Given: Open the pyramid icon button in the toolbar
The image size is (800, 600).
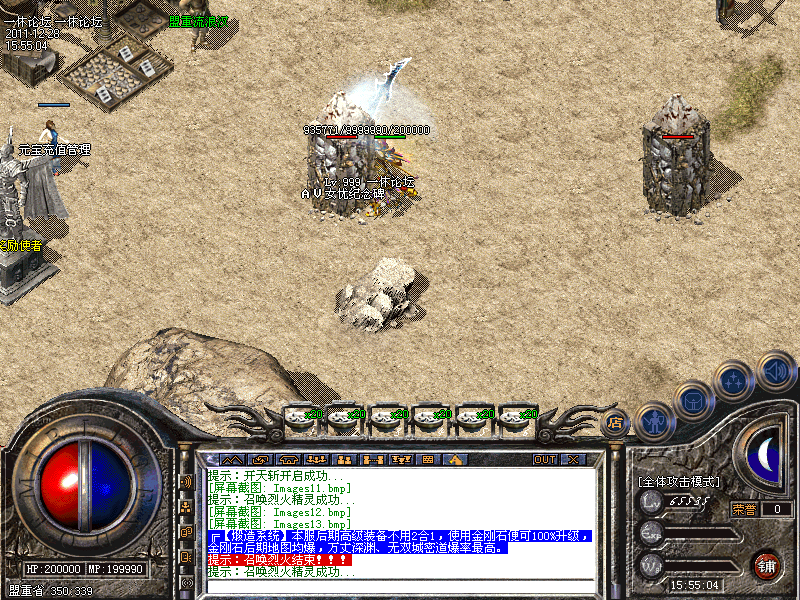Looking at the screenshot, I should (455, 460).
